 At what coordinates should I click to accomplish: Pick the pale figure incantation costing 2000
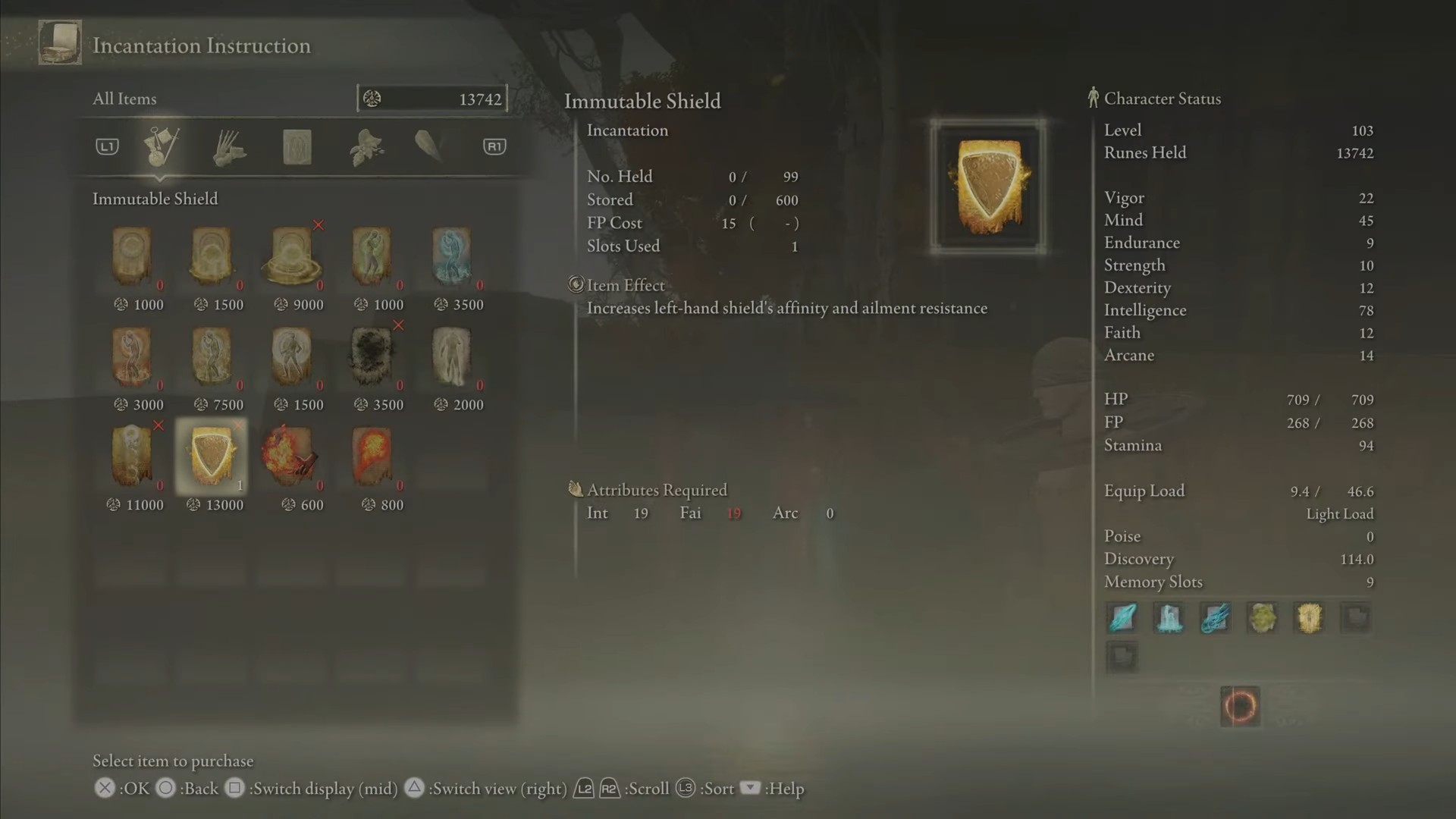pos(452,356)
